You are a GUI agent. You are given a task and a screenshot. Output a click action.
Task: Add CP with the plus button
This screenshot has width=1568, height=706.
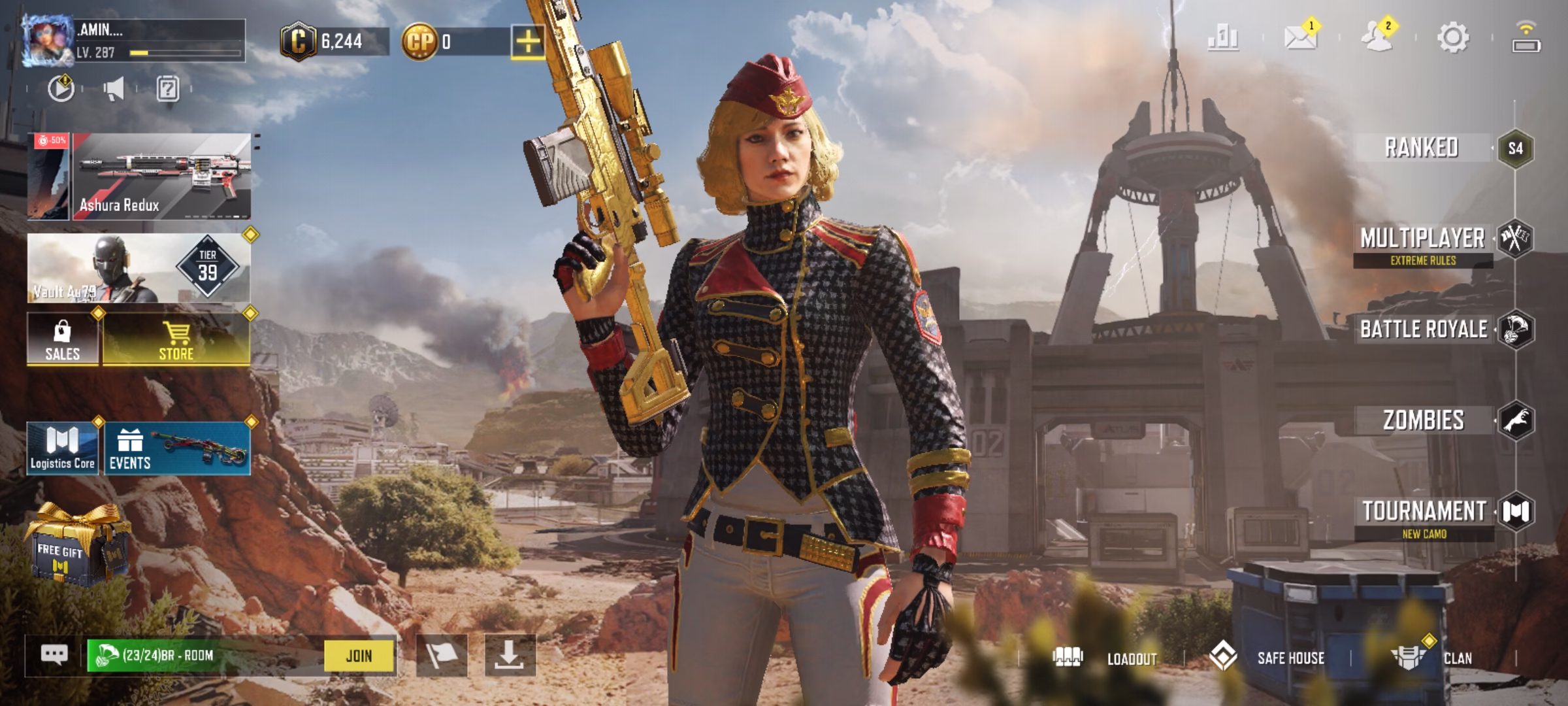(x=528, y=42)
